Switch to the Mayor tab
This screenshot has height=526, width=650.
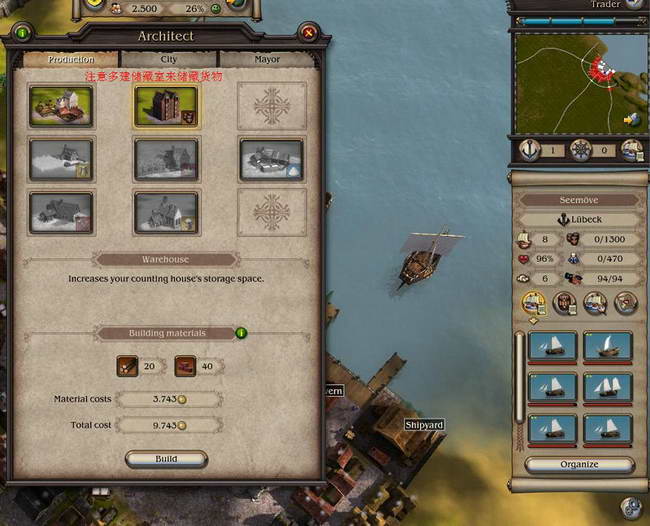pyautogui.click(x=266, y=60)
